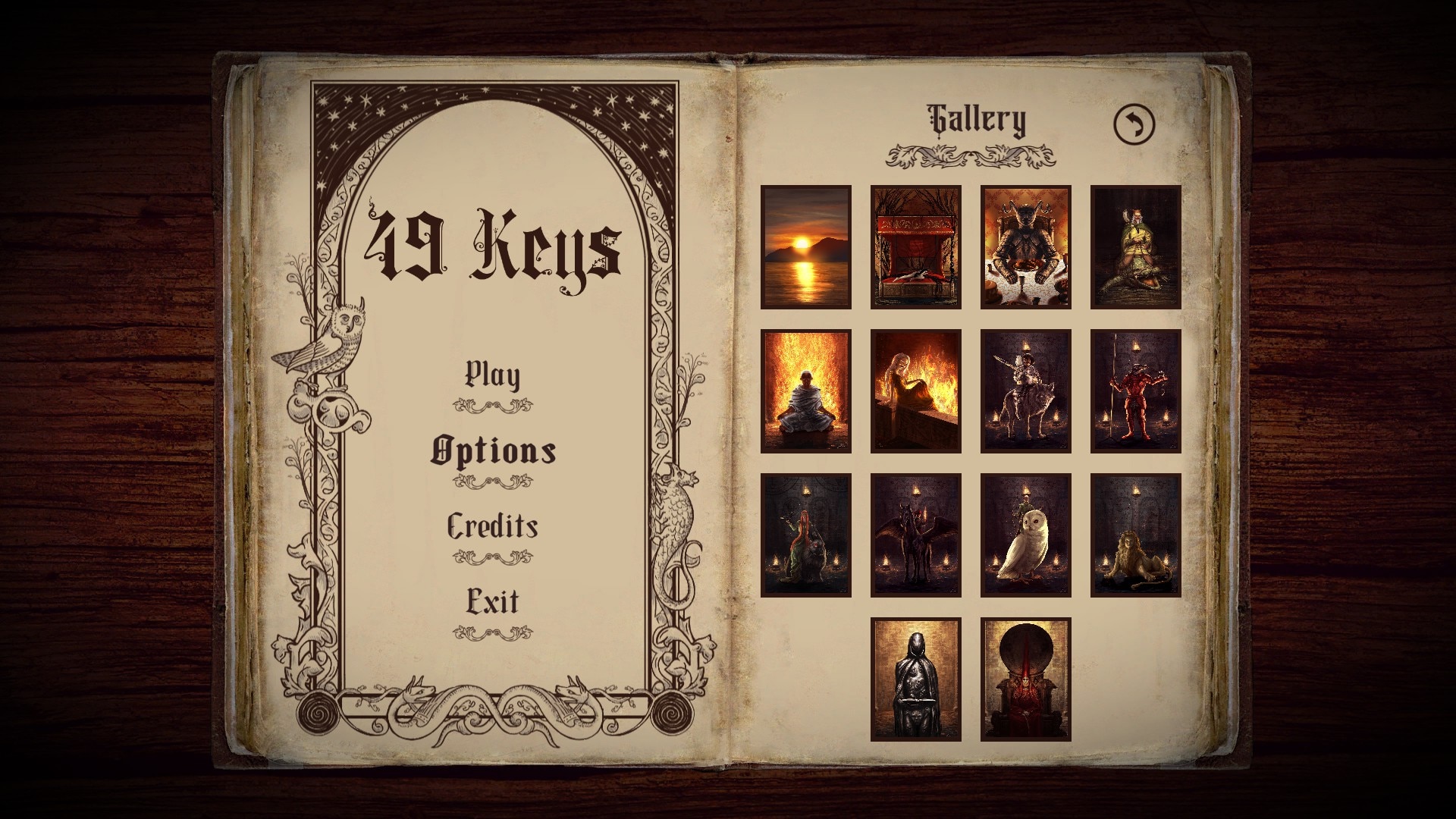Viewport: 1456px width, 819px height.
Task: Select the blonde woman beside fire picture
Action: tap(916, 391)
